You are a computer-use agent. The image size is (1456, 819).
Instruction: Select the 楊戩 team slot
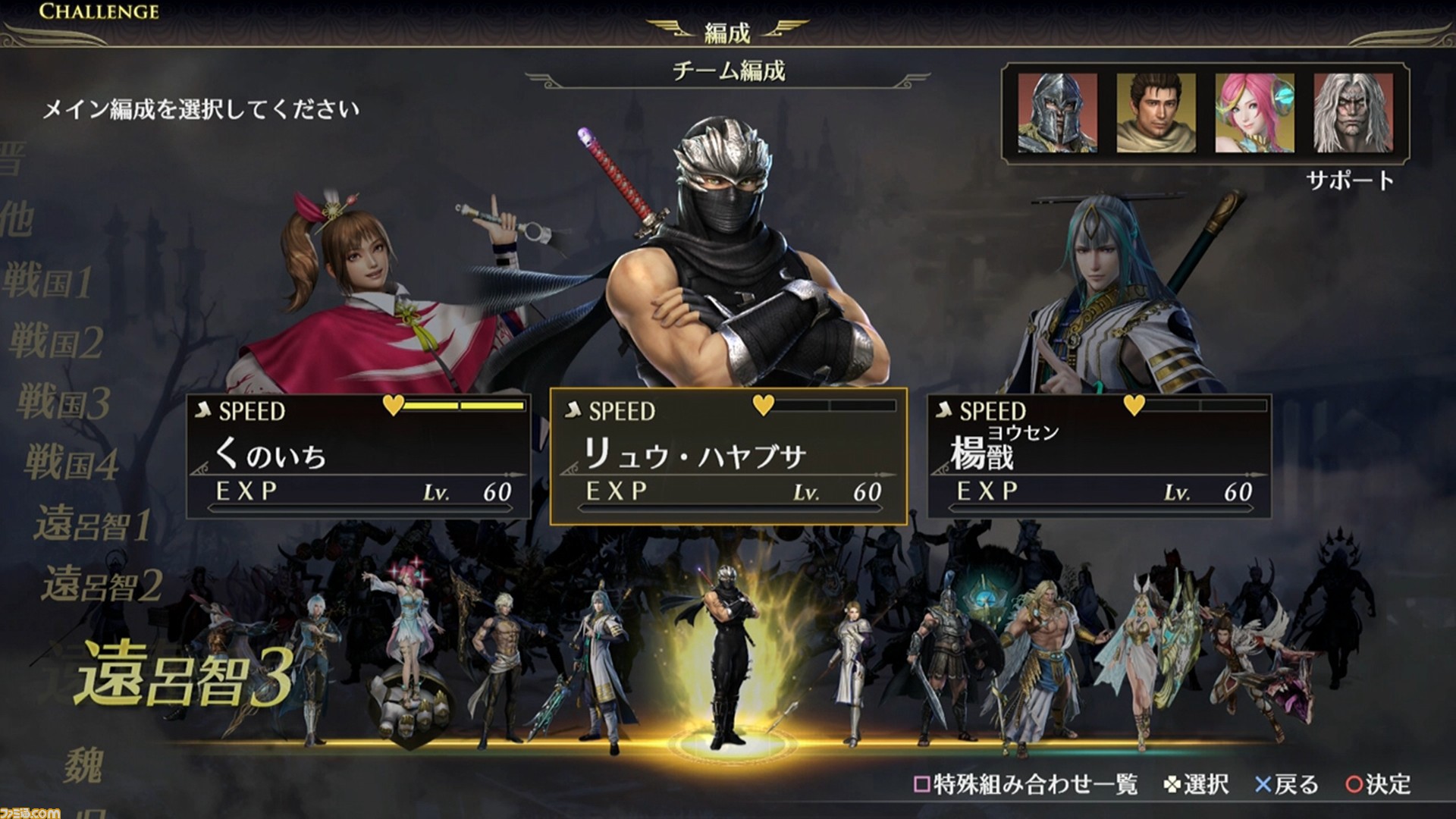[x=1100, y=455]
